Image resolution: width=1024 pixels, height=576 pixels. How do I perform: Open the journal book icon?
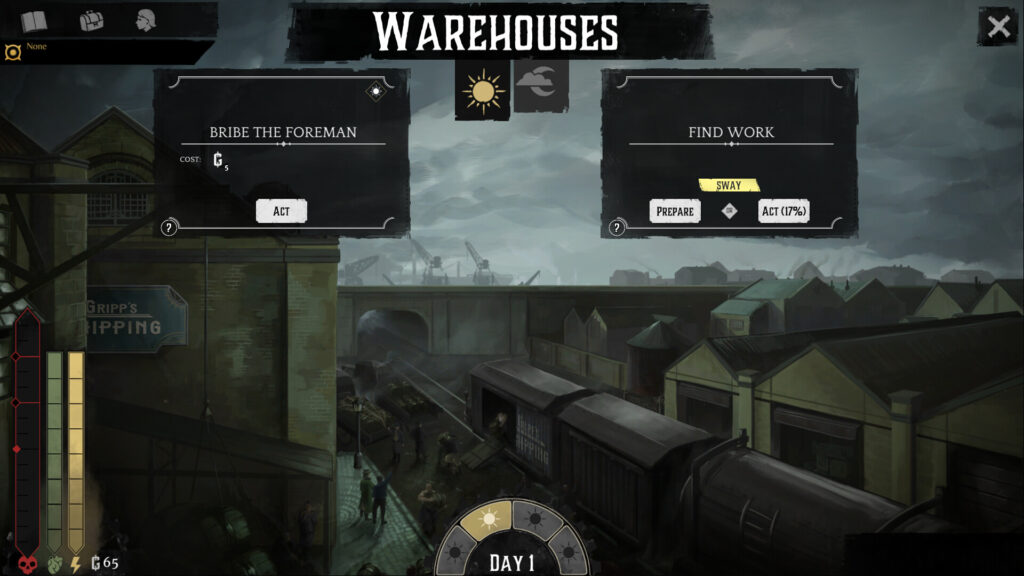34,21
